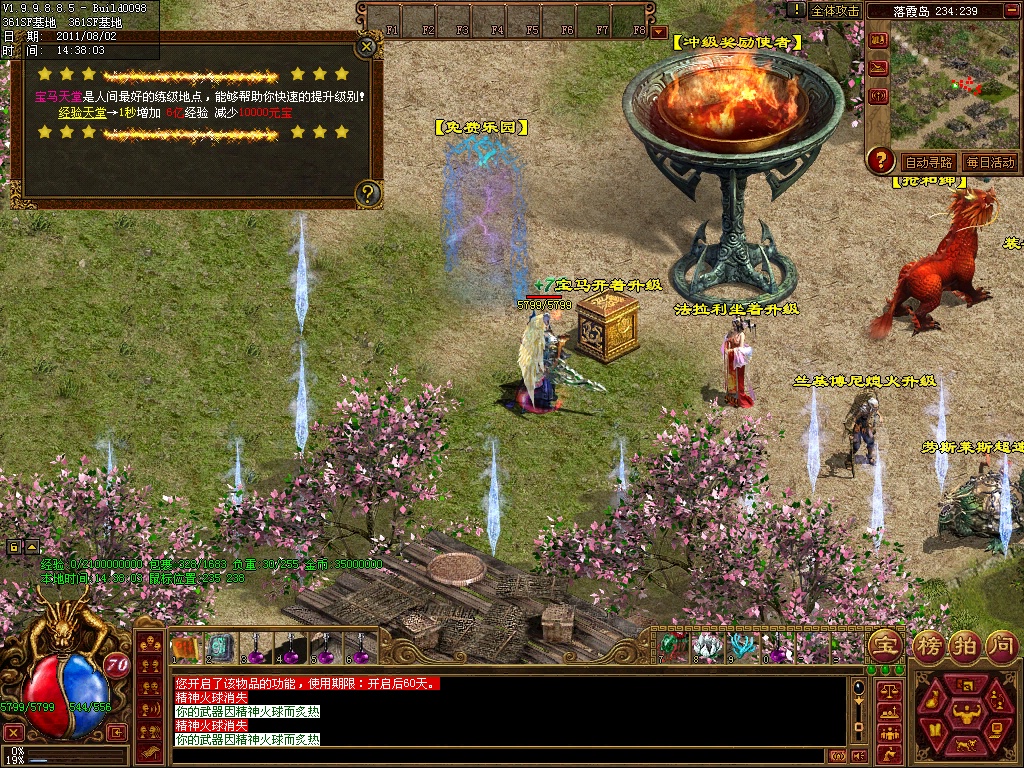Open the minimap's red question mark help
Viewport: 1024px width, 768px height.
[x=880, y=158]
